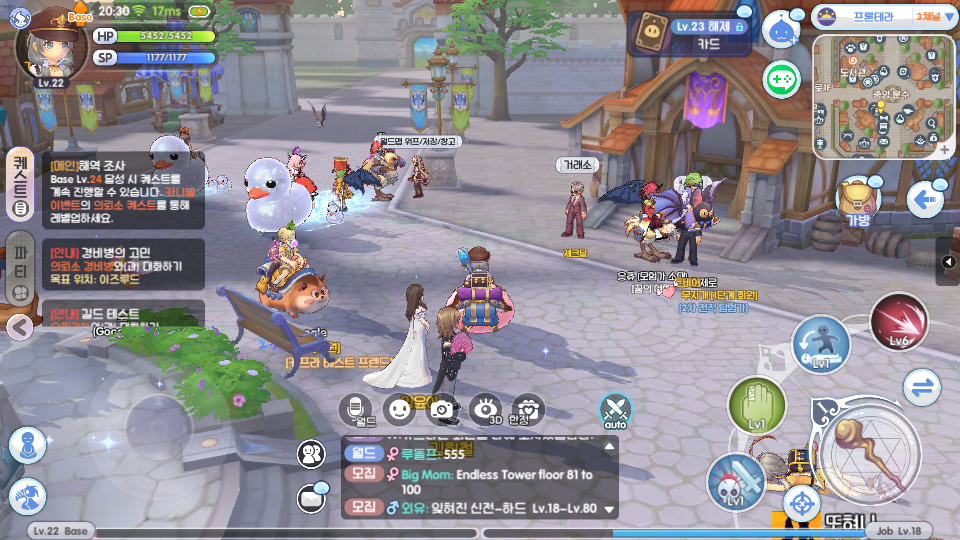Activate the skull and sword Lv1 skill

[737, 481]
